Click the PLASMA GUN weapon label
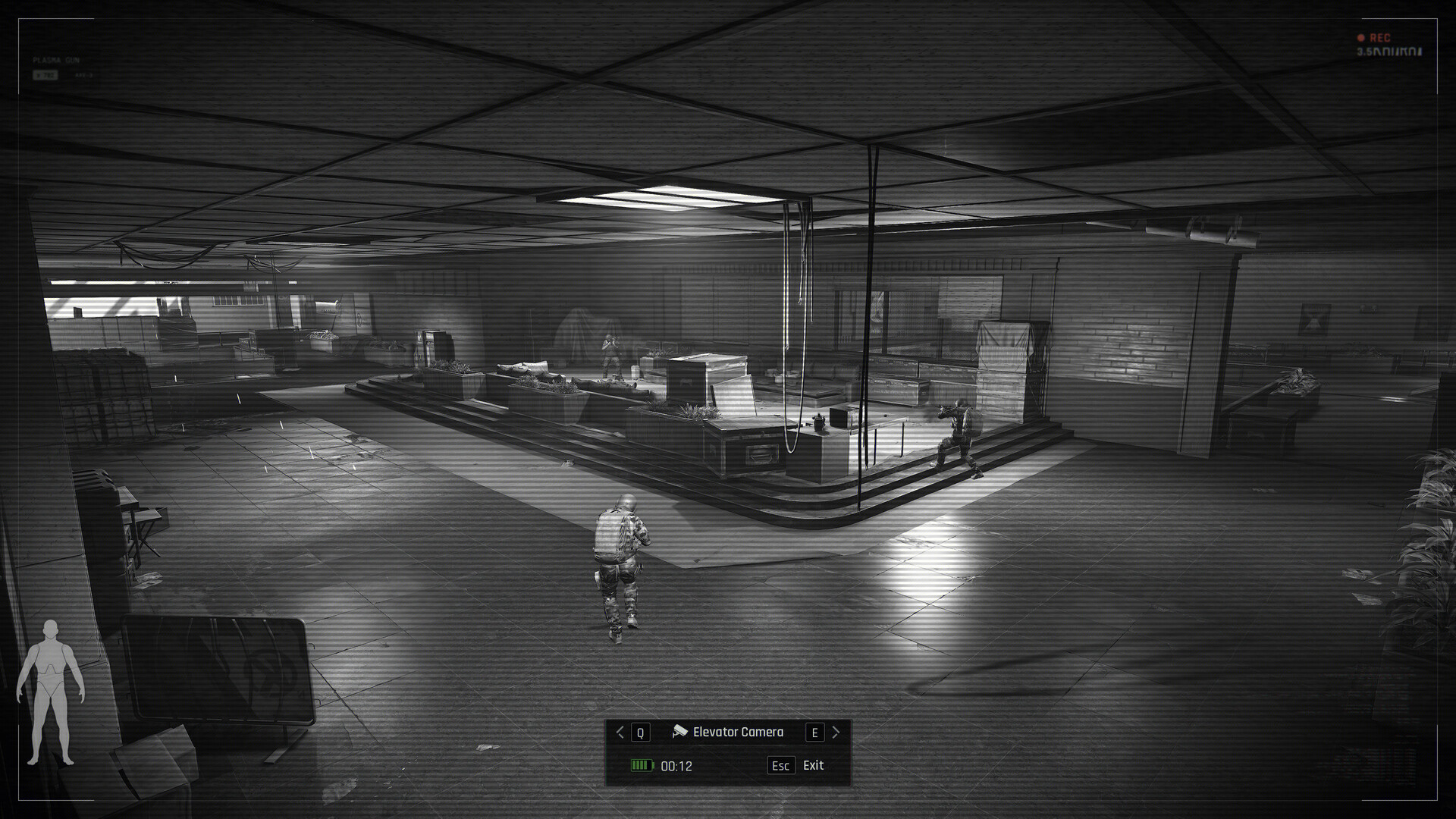This screenshot has width=1456, height=819. point(56,59)
